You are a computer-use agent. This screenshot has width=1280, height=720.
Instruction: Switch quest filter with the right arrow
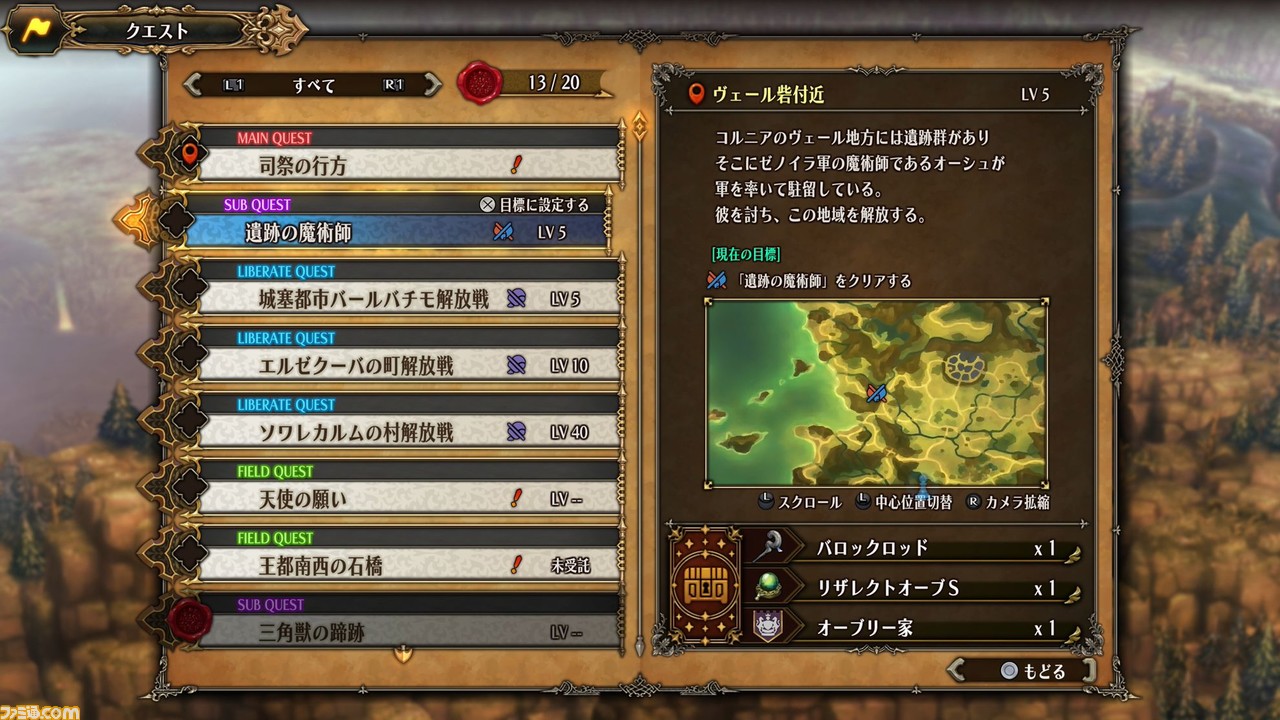pos(432,85)
